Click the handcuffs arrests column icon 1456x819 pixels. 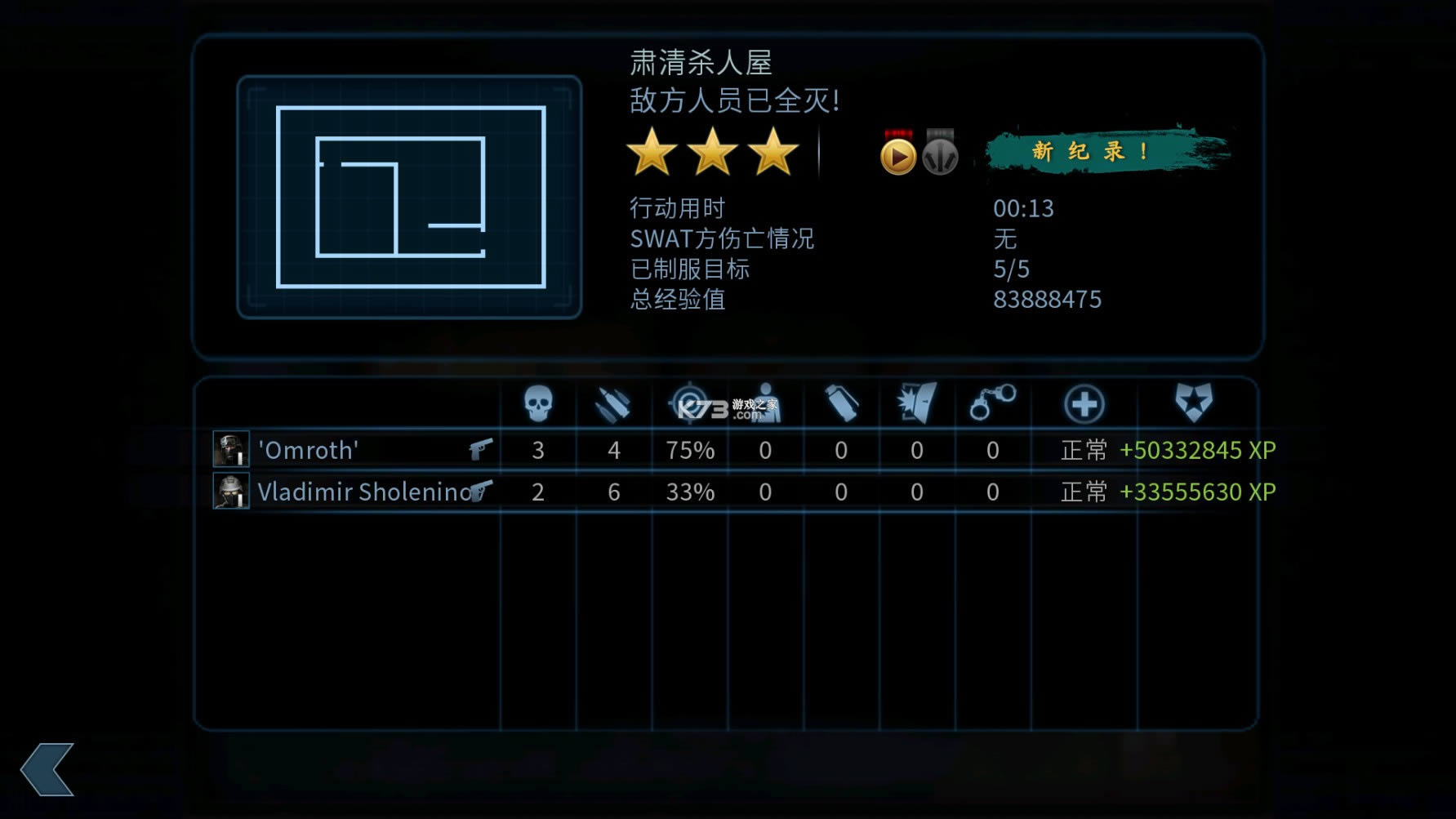click(993, 403)
